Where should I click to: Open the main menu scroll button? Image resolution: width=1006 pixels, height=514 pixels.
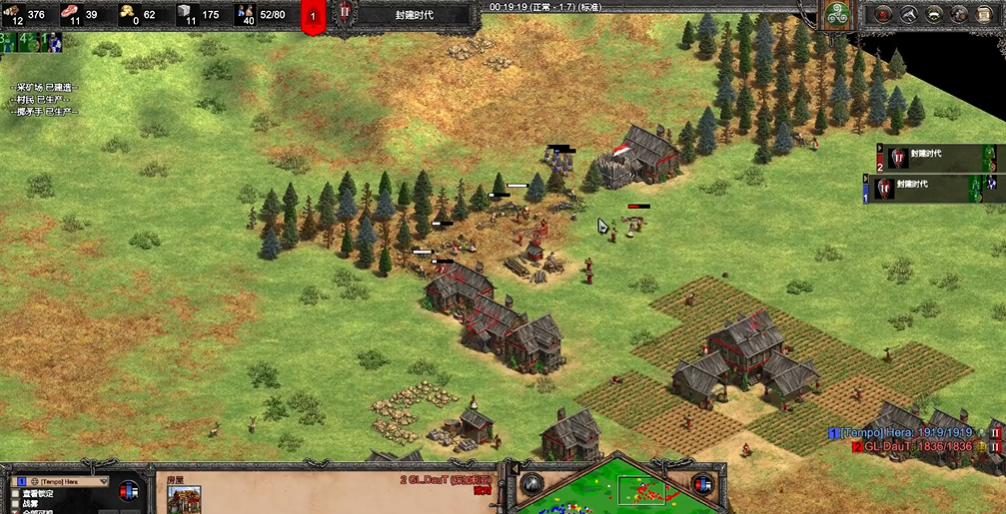[x=984, y=14]
